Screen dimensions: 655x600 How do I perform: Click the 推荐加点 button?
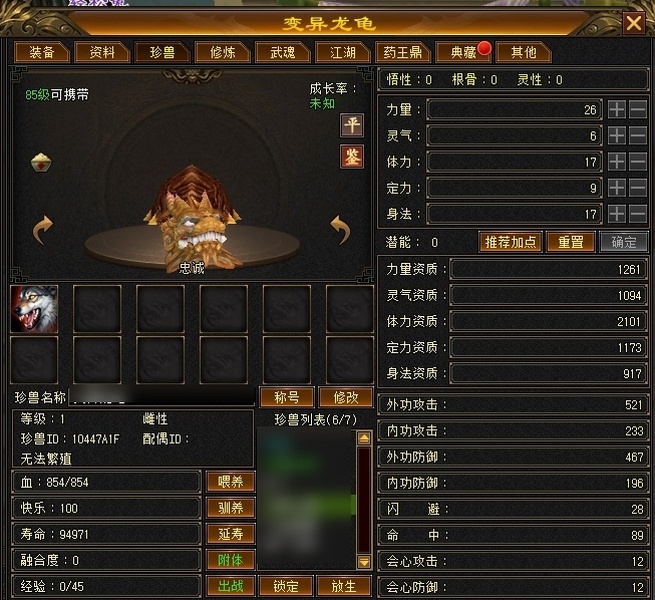point(512,242)
